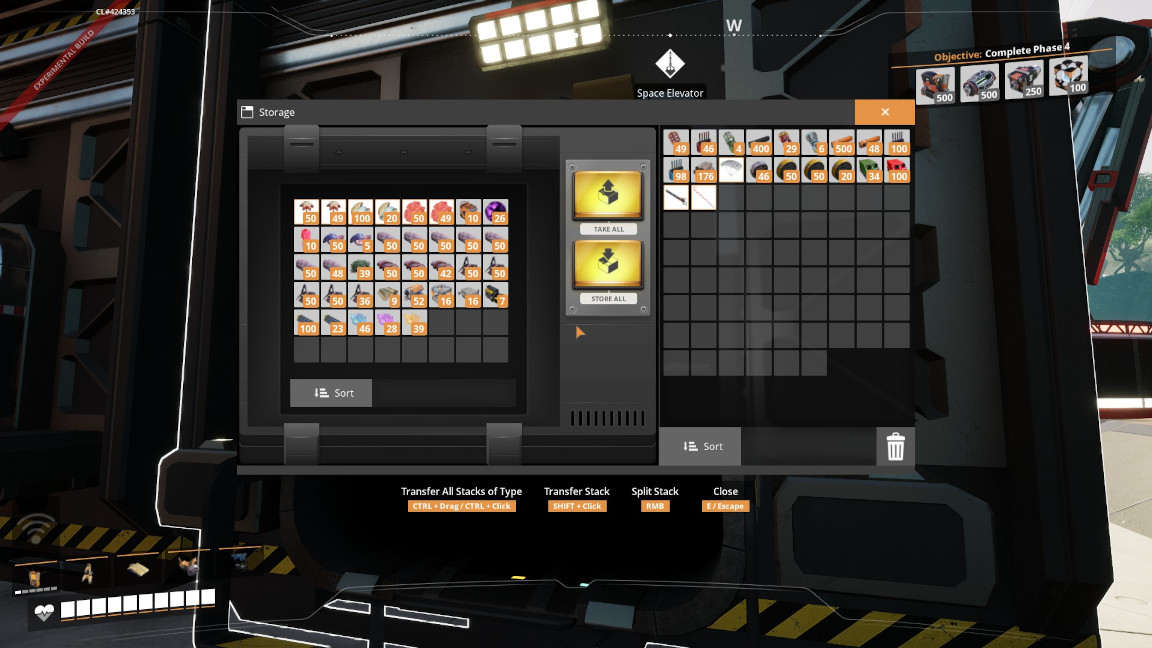Image resolution: width=1152 pixels, height=648 pixels.
Task: Select the green container stack of 34
Action: (x=869, y=170)
